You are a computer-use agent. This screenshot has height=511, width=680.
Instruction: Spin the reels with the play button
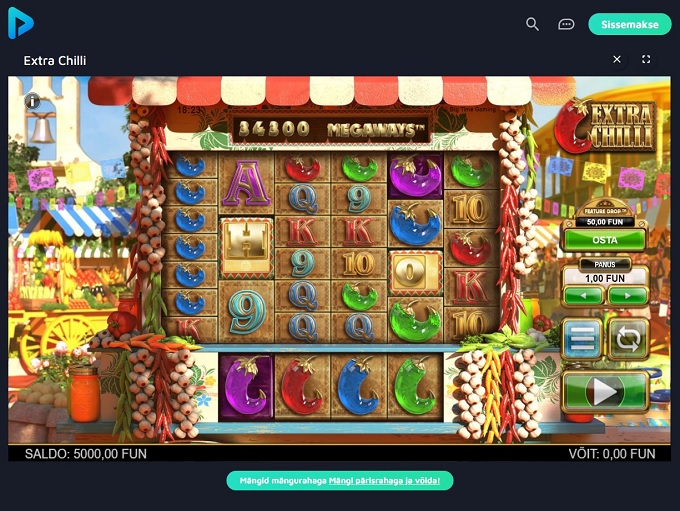pyautogui.click(x=605, y=391)
